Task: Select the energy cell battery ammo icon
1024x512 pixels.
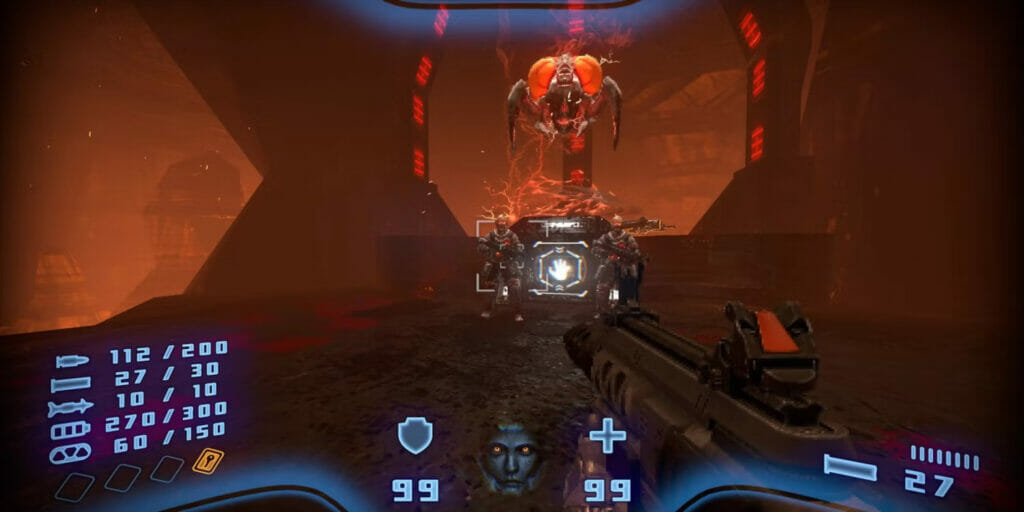Action: 71,430
